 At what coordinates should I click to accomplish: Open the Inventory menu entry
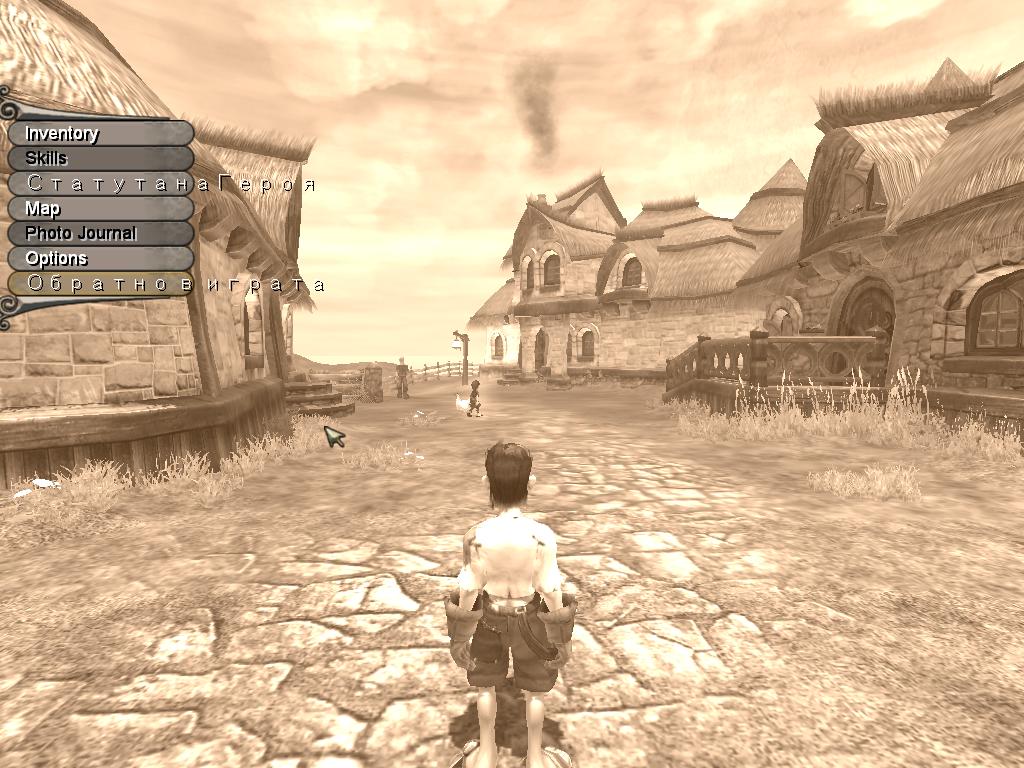point(100,134)
